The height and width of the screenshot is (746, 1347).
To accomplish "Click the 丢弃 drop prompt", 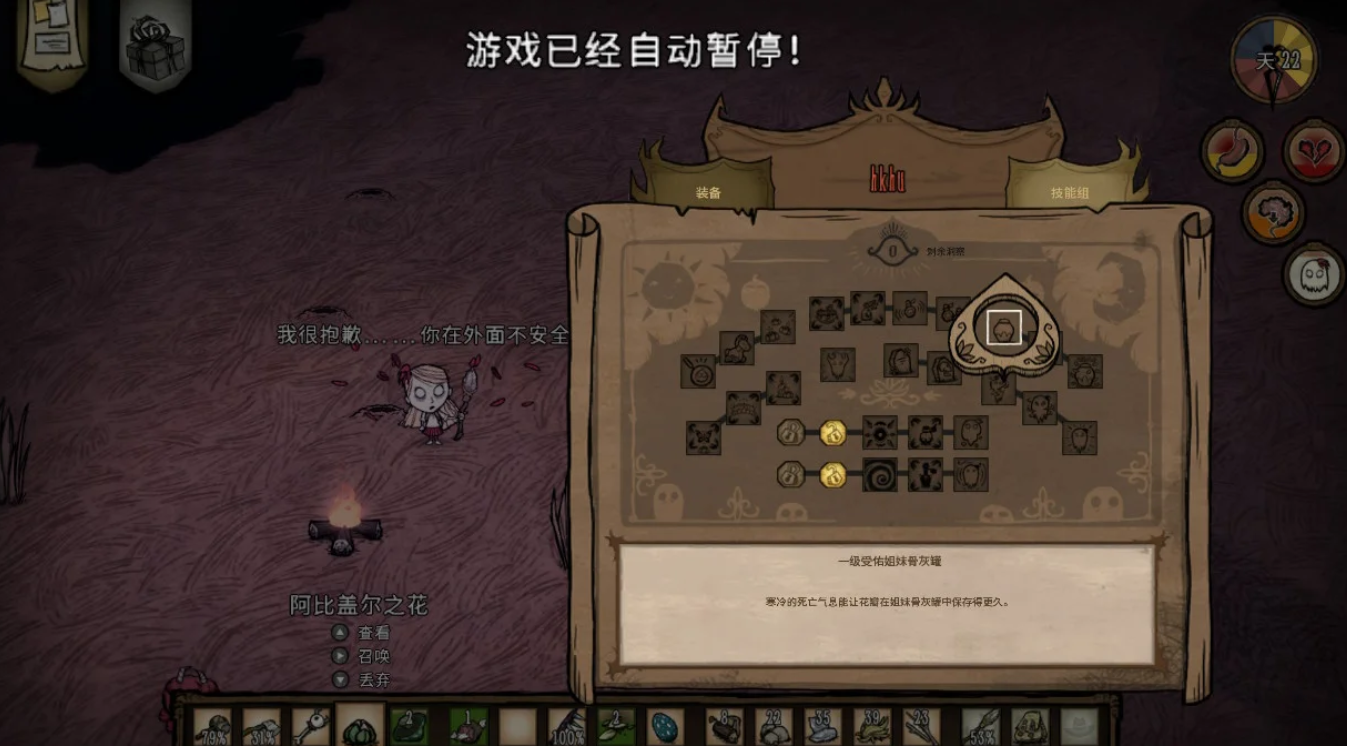I will click(x=374, y=679).
